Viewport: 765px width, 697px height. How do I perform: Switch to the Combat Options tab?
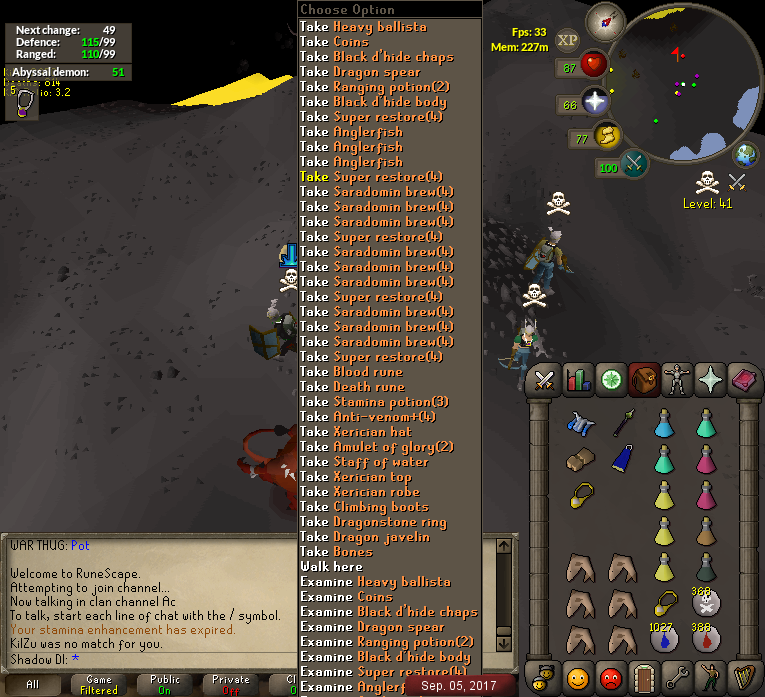coord(545,380)
